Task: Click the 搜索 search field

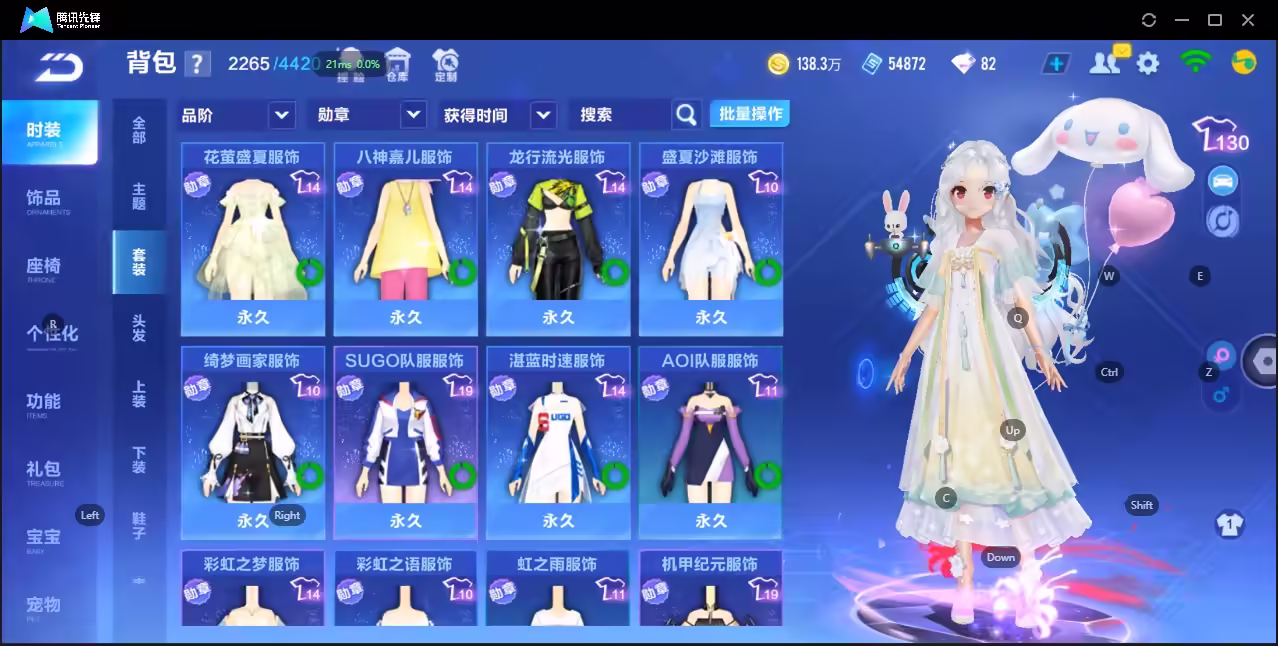Action: (x=620, y=115)
